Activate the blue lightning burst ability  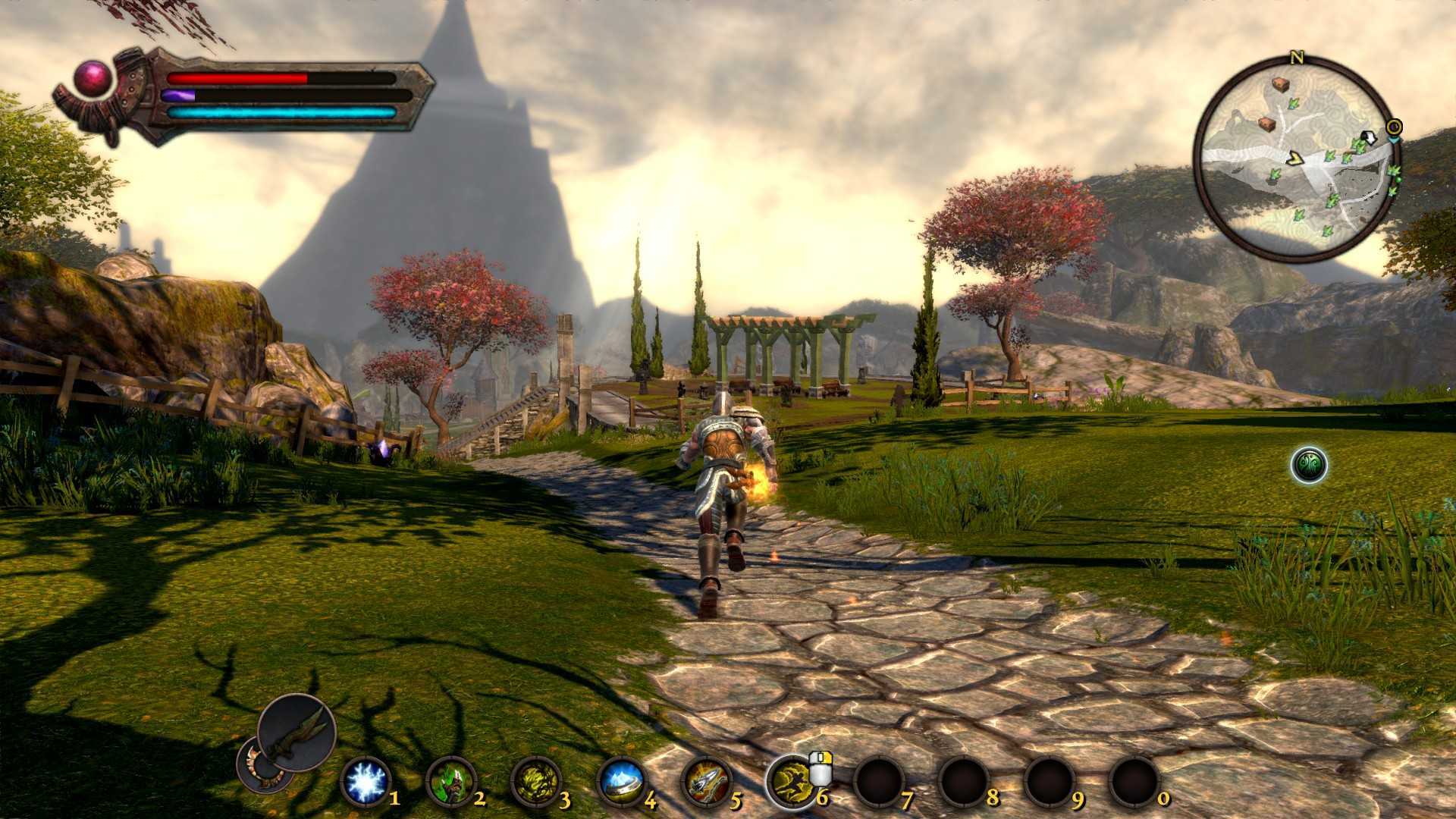(366, 782)
